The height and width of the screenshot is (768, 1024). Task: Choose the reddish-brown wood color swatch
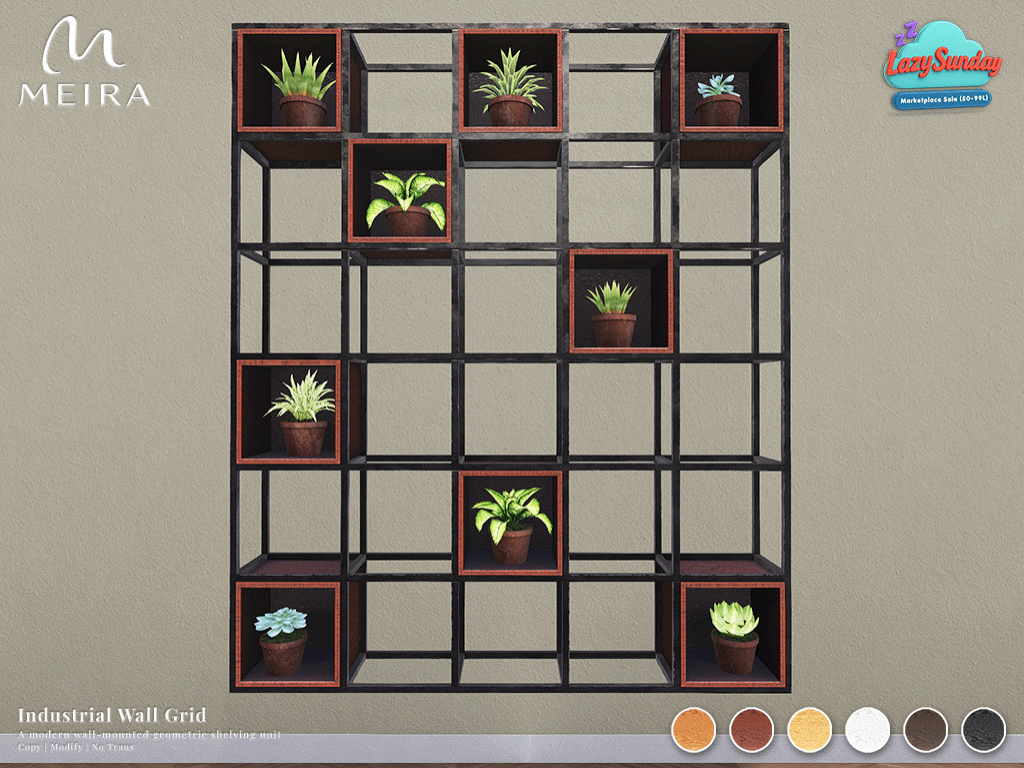[x=752, y=729]
